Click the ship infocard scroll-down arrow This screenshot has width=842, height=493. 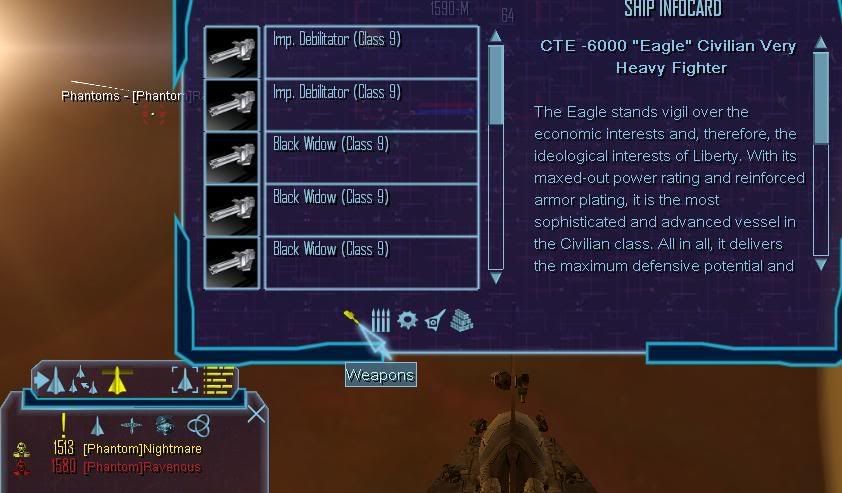(821, 264)
